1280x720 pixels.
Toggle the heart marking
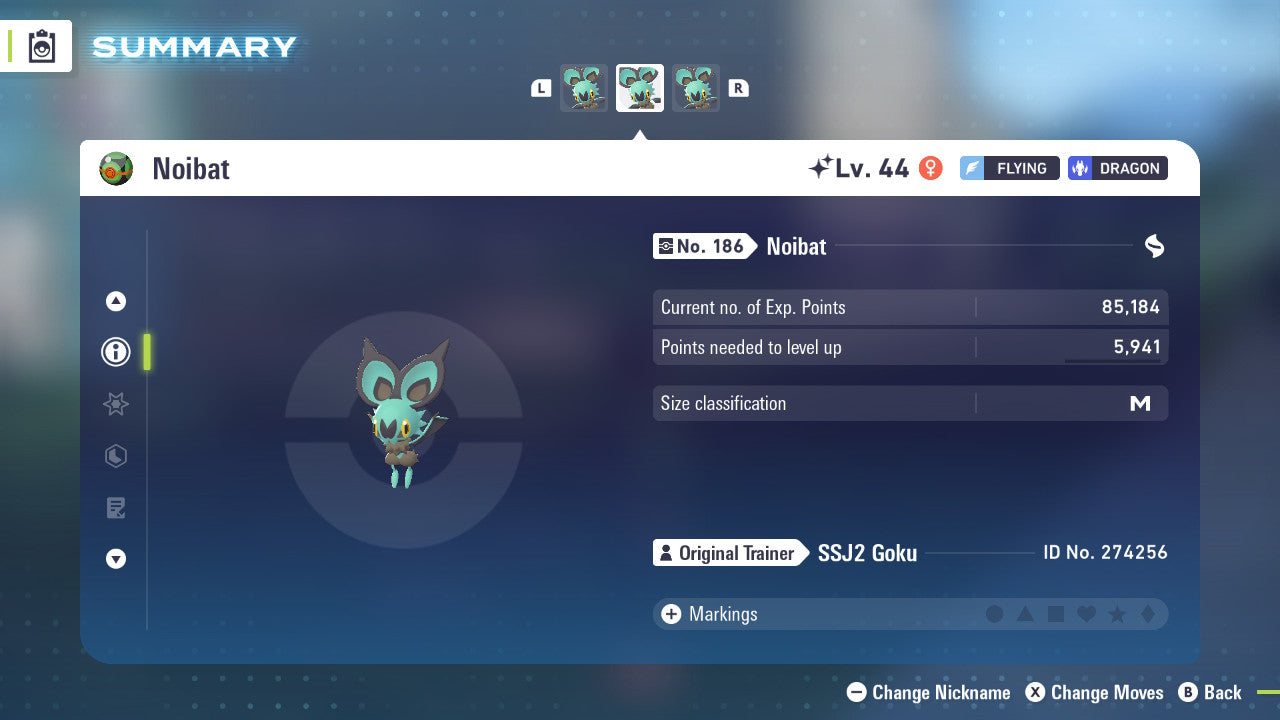(x=1085, y=614)
